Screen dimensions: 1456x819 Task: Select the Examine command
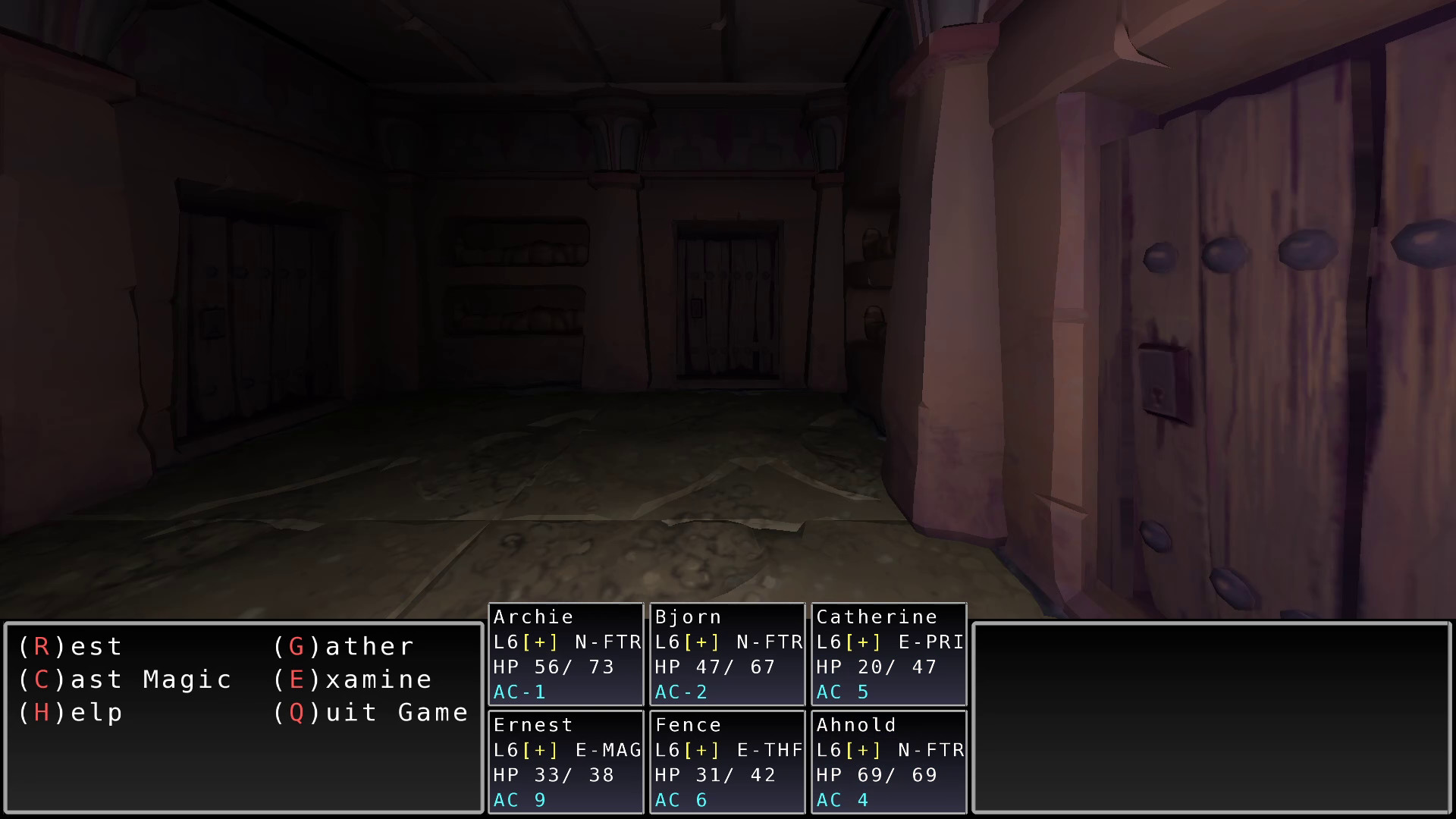tap(353, 679)
